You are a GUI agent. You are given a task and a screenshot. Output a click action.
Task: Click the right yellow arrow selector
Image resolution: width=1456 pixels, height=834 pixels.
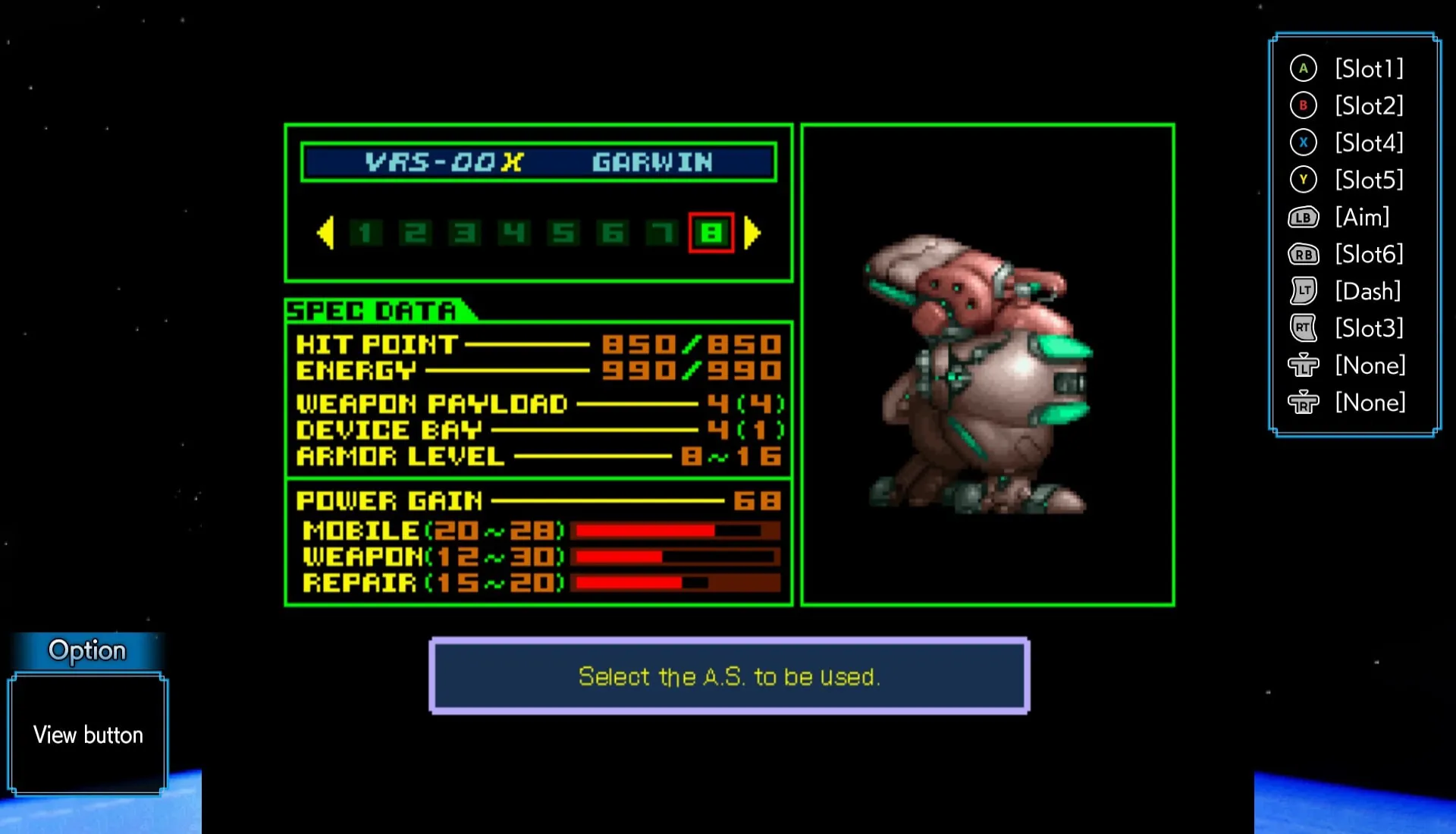click(752, 233)
